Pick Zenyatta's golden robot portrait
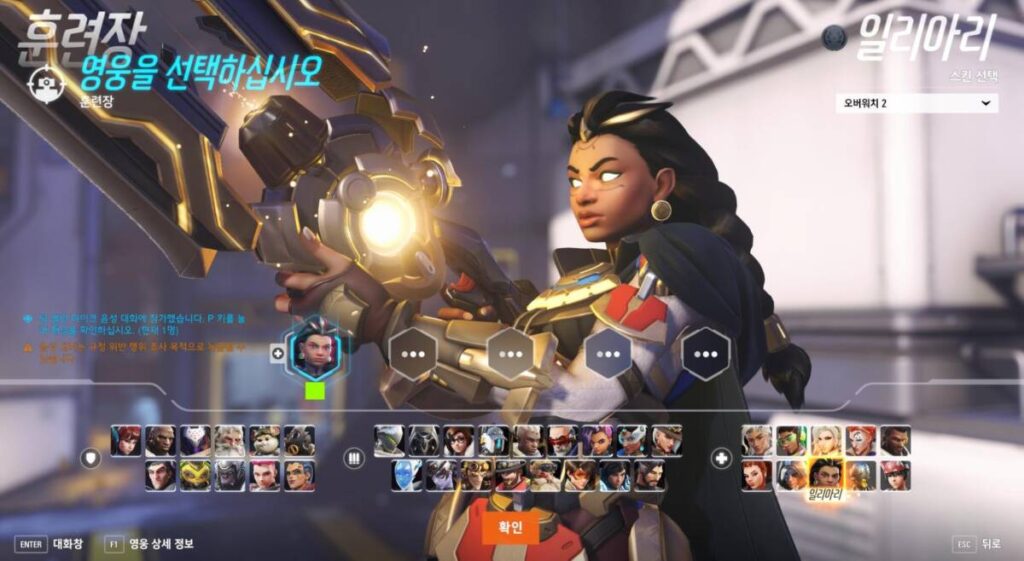Image resolution: width=1024 pixels, height=561 pixels. click(861, 475)
